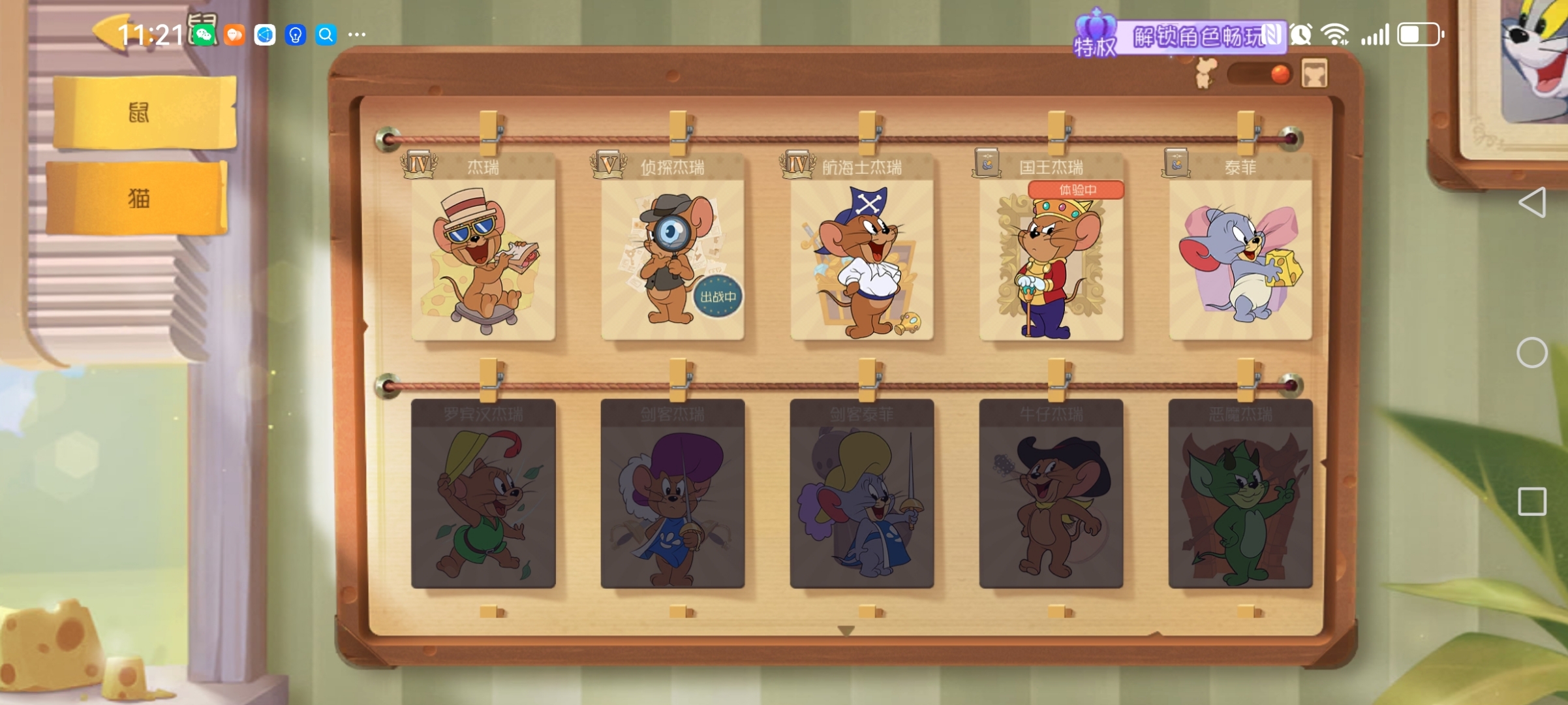Toggle the mouse/cat switch slider
The width and height of the screenshot is (1568, 705).
1259,74
